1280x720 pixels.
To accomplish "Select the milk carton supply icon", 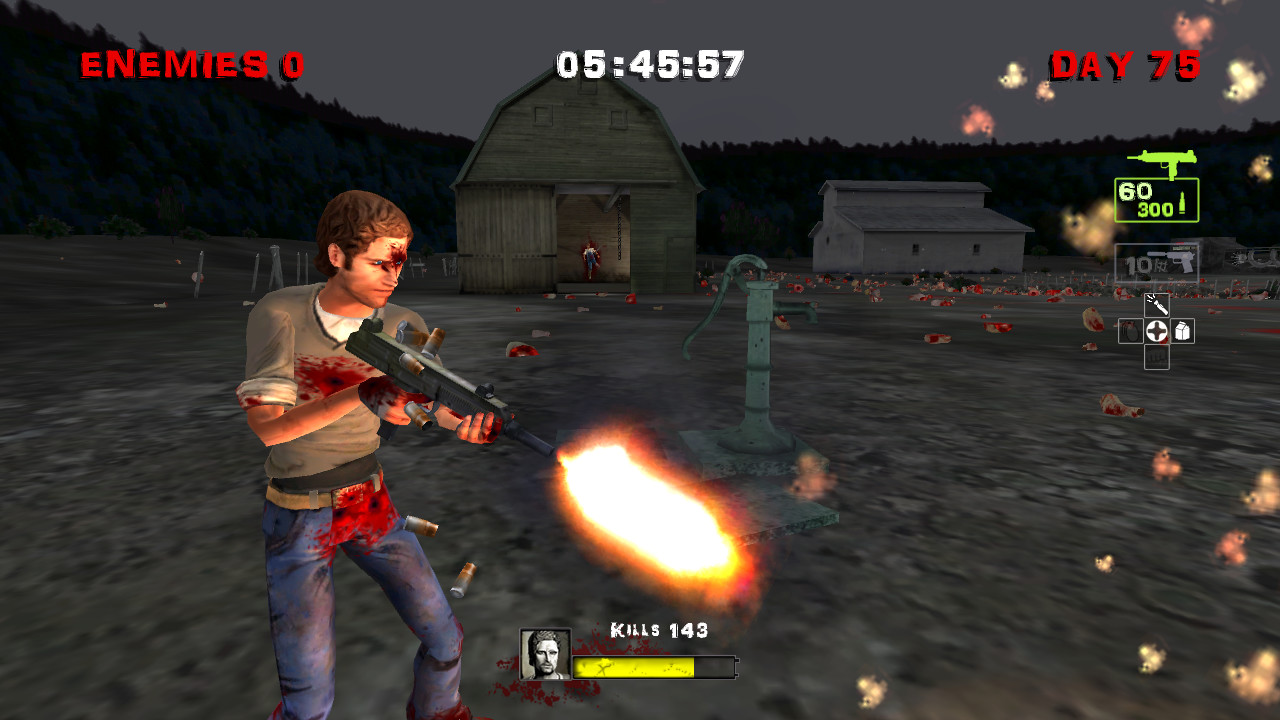I will click(1183, 330).
